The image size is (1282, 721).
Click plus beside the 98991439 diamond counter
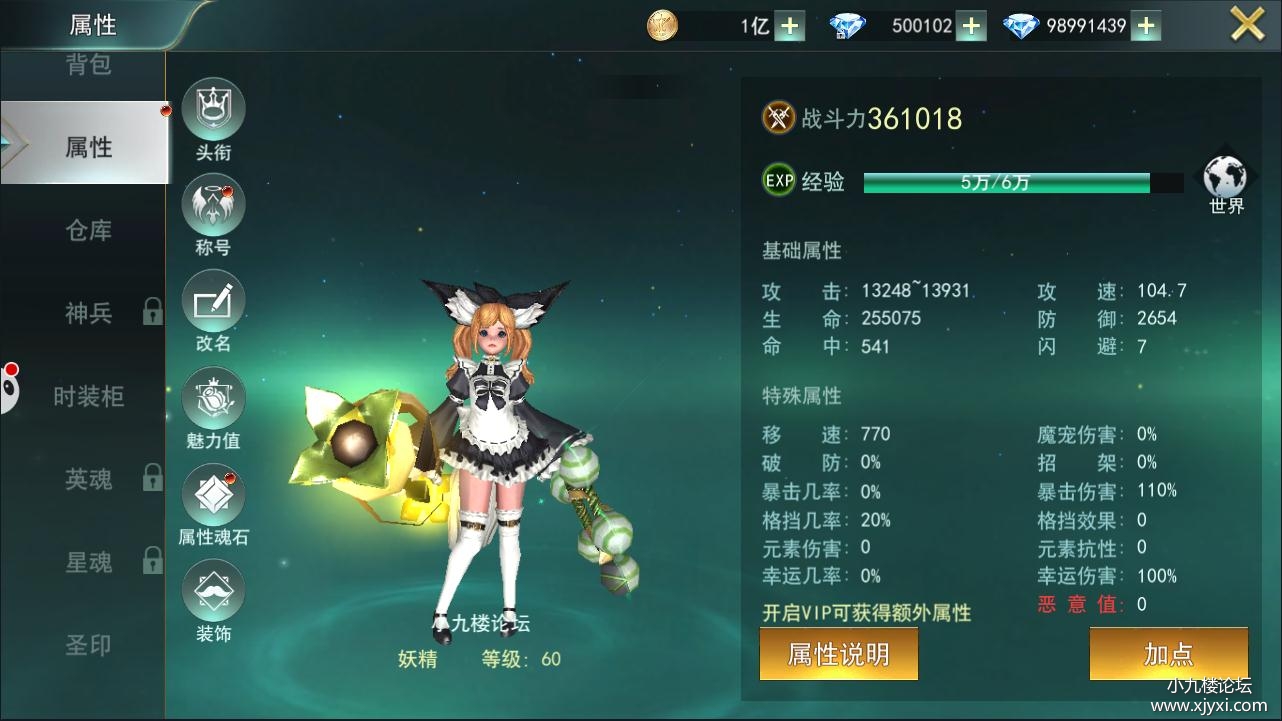point(1145,25)
